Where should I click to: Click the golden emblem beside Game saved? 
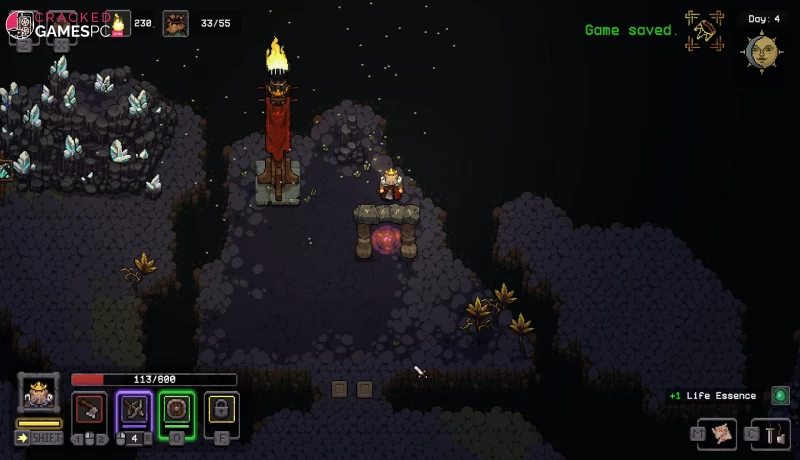705,30
